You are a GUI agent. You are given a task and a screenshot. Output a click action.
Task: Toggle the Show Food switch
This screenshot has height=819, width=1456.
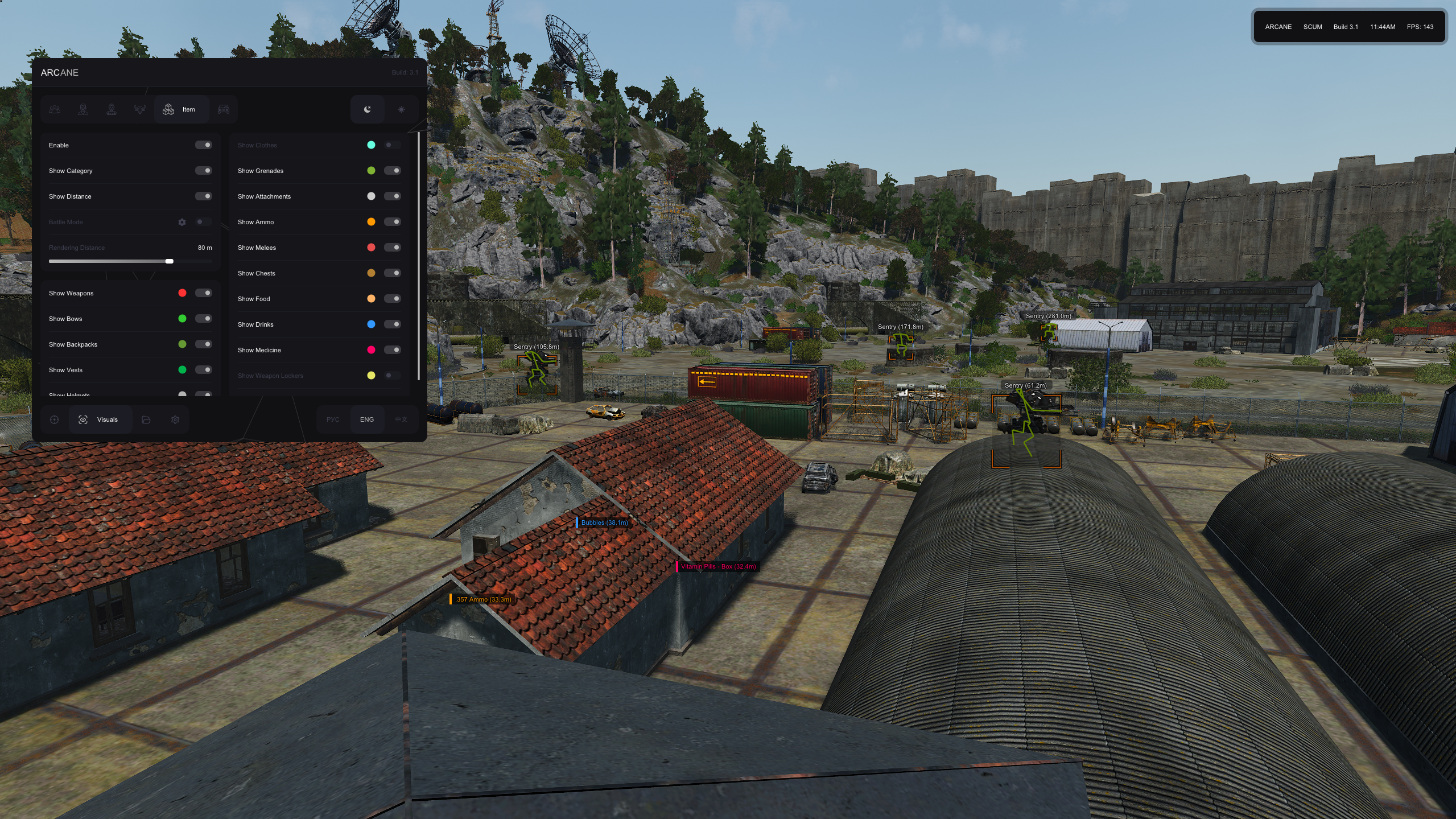[392, 299]
